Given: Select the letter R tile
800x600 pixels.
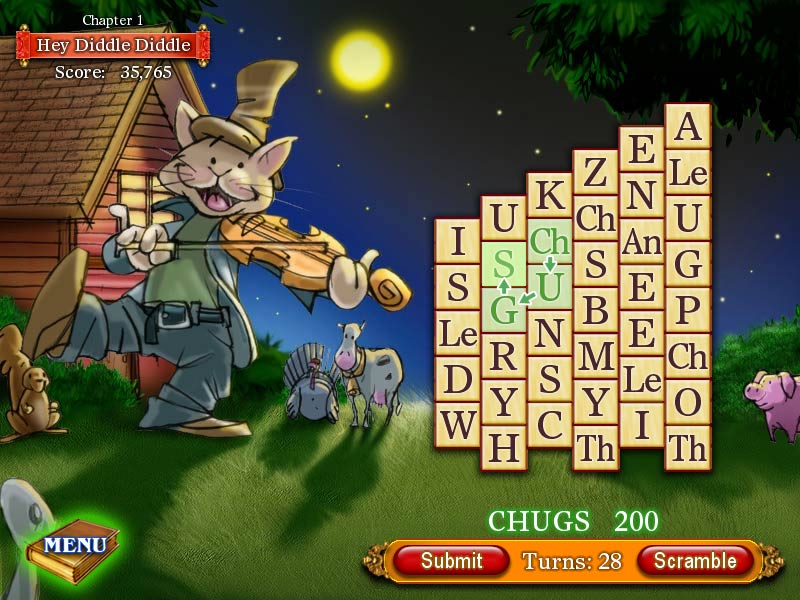Looking at the screenshot, I should pyautogui.click(x=504, y=356).
